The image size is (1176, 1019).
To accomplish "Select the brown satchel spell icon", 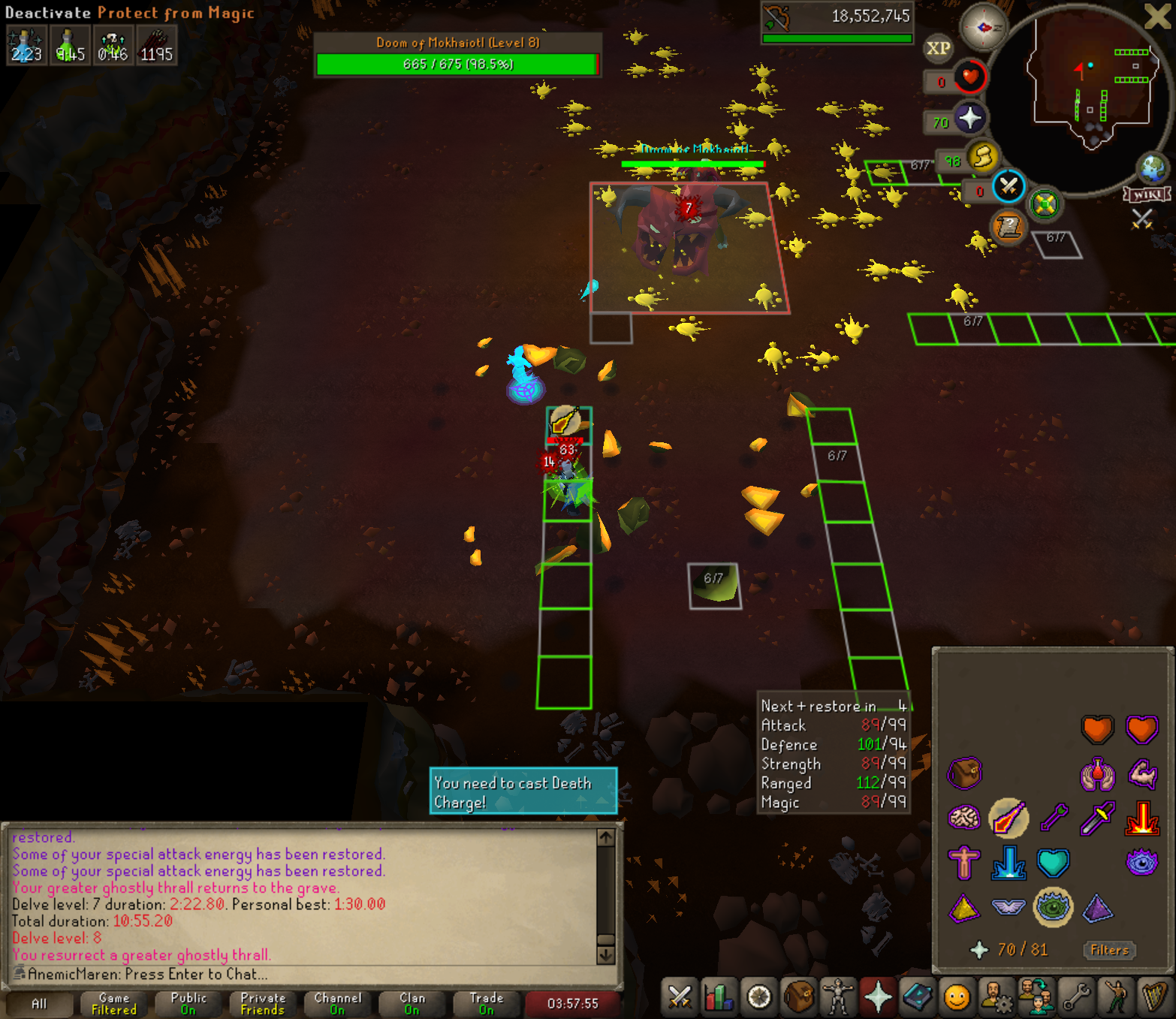I will [x=964, y=773].
